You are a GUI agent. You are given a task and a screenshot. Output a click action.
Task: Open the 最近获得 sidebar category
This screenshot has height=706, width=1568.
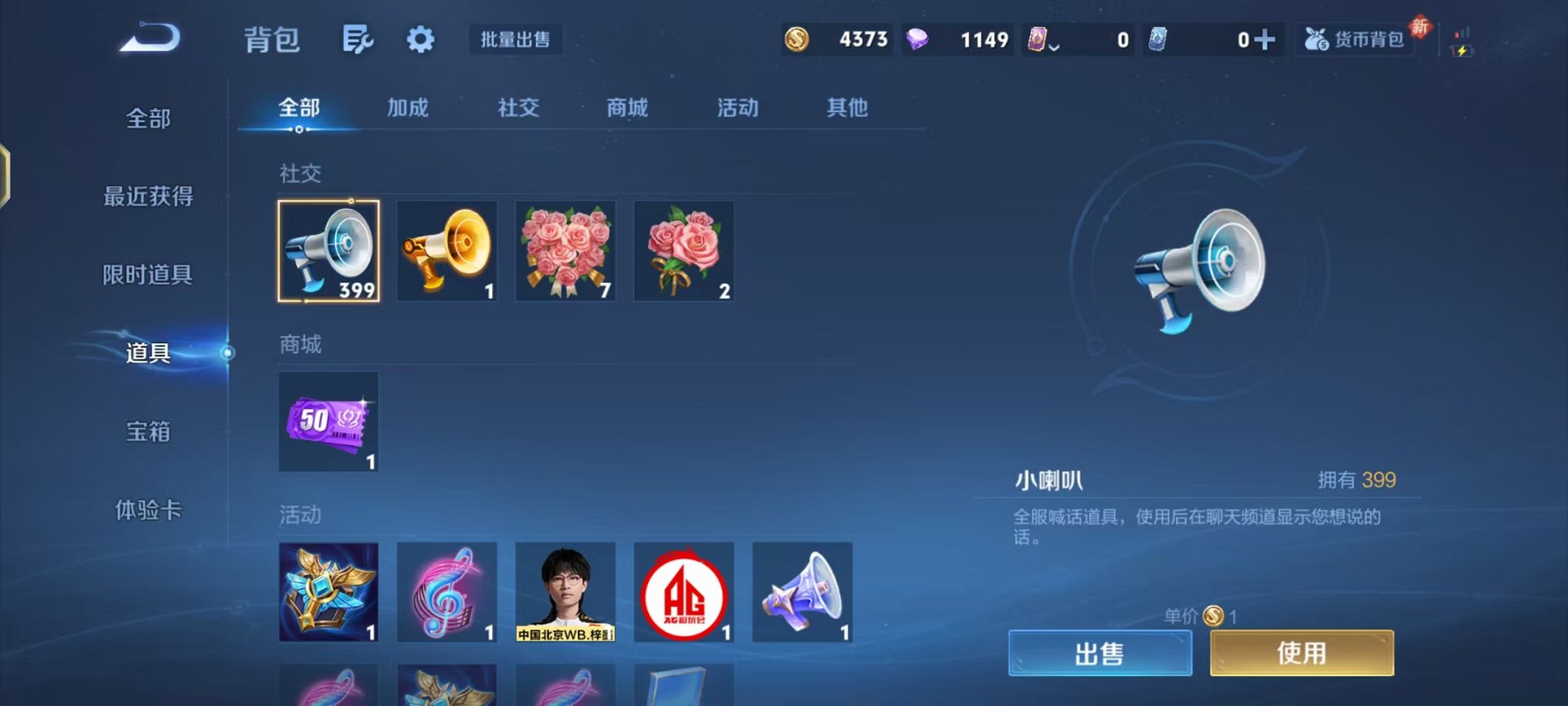click(150, 198)
